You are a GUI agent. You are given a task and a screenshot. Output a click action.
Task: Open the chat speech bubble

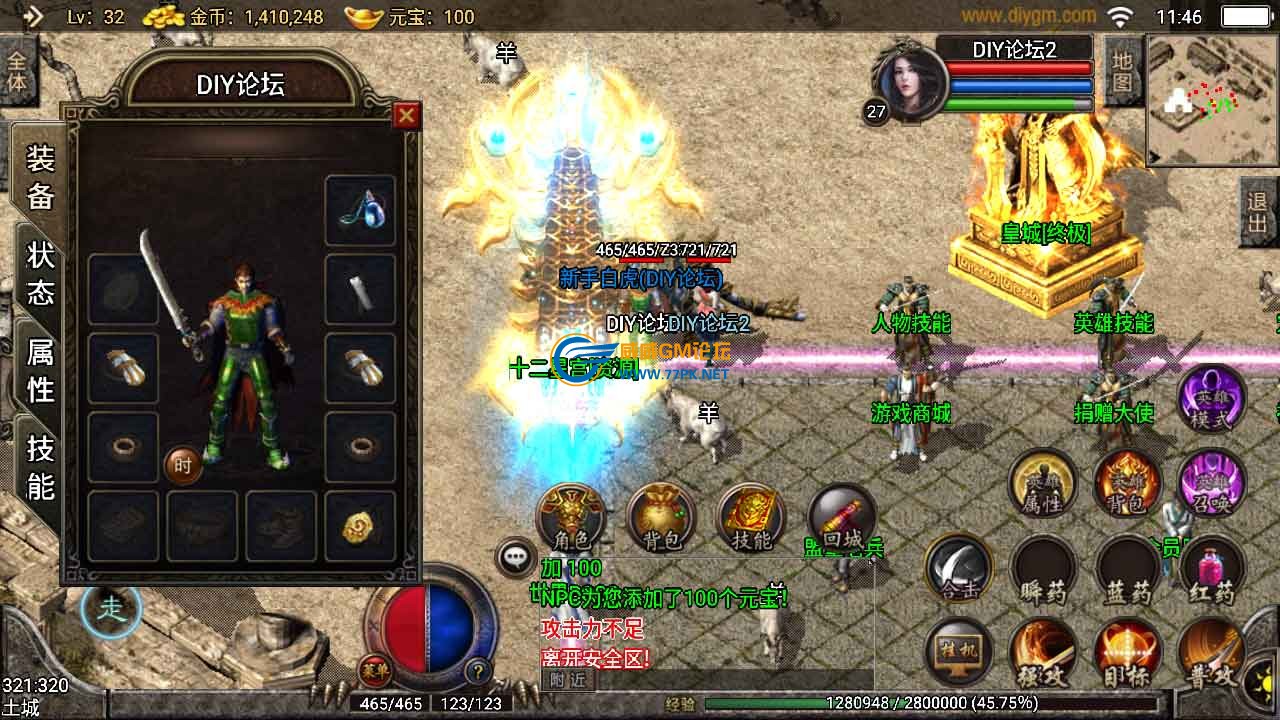516,557
